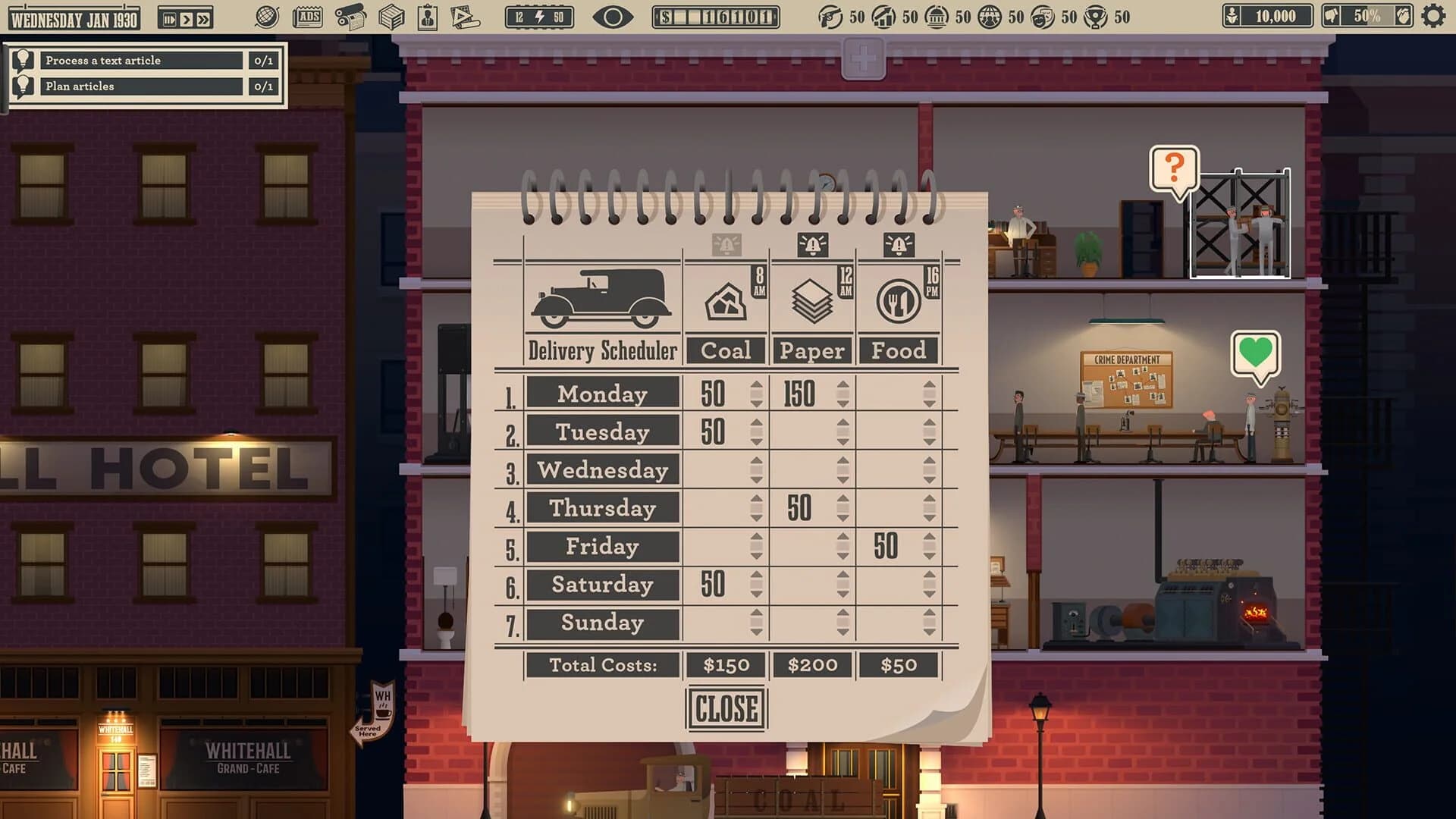This screenshot has width=1456, height=819.
Task: Open the warehouse crate panel
Action: (x=393, y=17)
